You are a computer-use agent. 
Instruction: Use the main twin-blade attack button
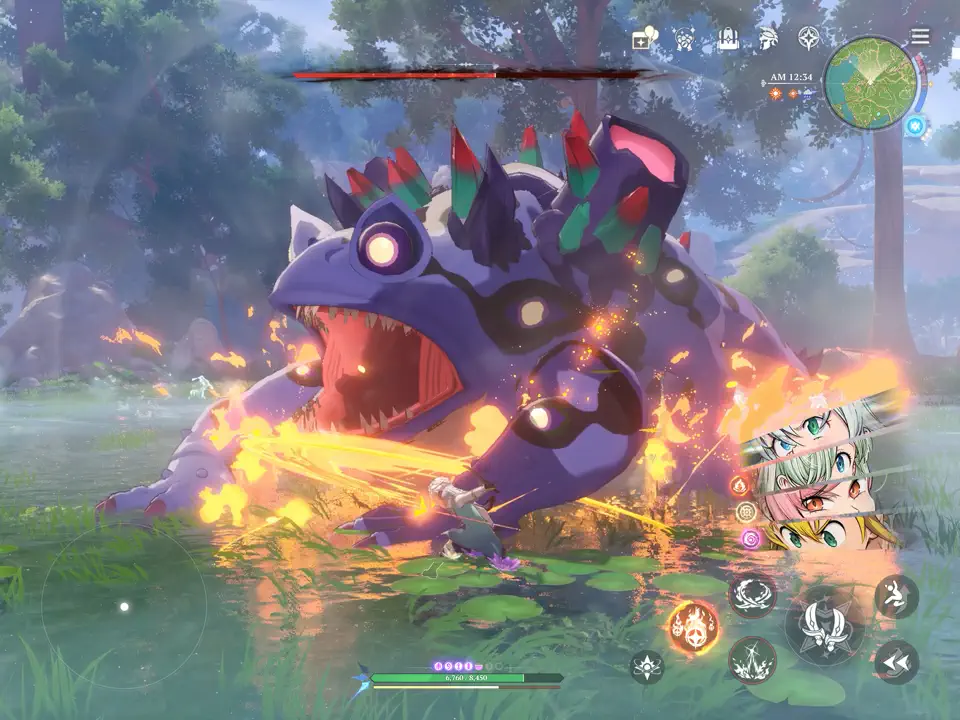coord(824,625)
